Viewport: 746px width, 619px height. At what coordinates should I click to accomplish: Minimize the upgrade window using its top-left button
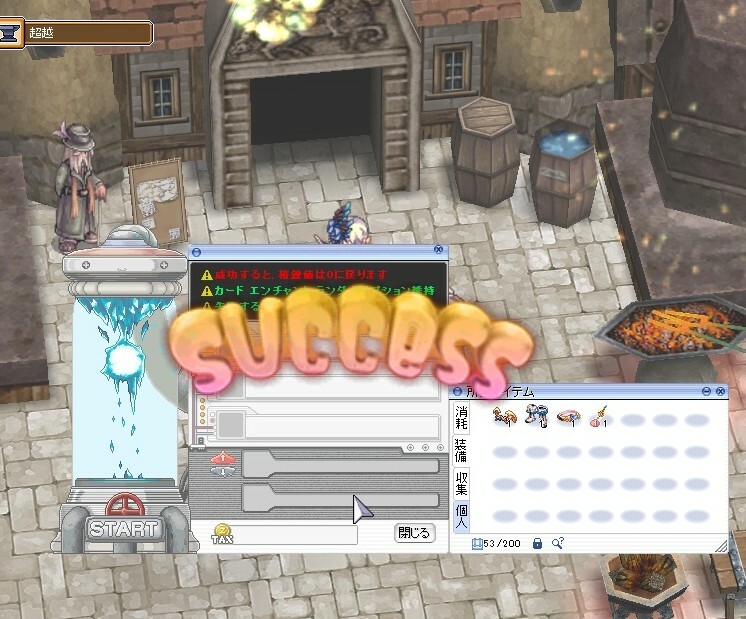click(x=196, y=251)
